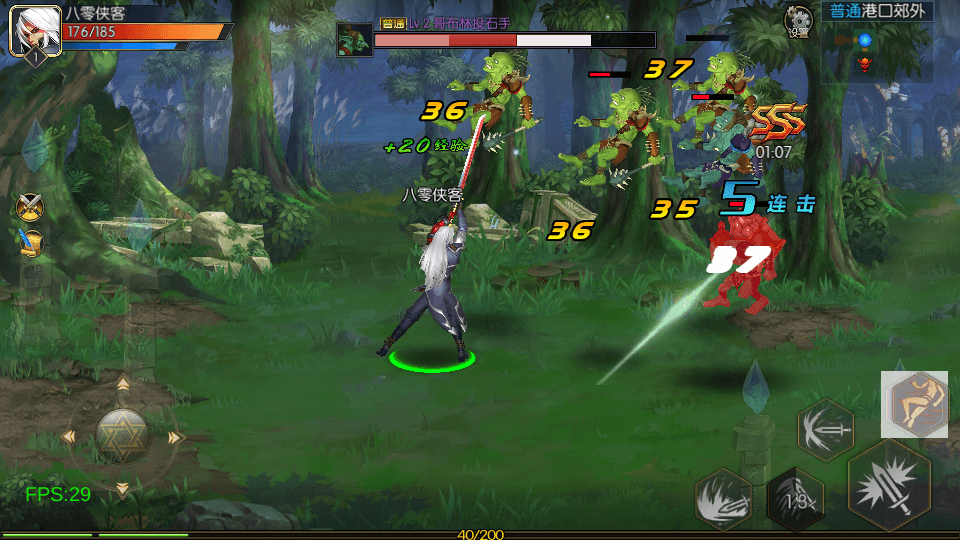Tap the hexagram virtual joystick center

(x=122, y=435)
